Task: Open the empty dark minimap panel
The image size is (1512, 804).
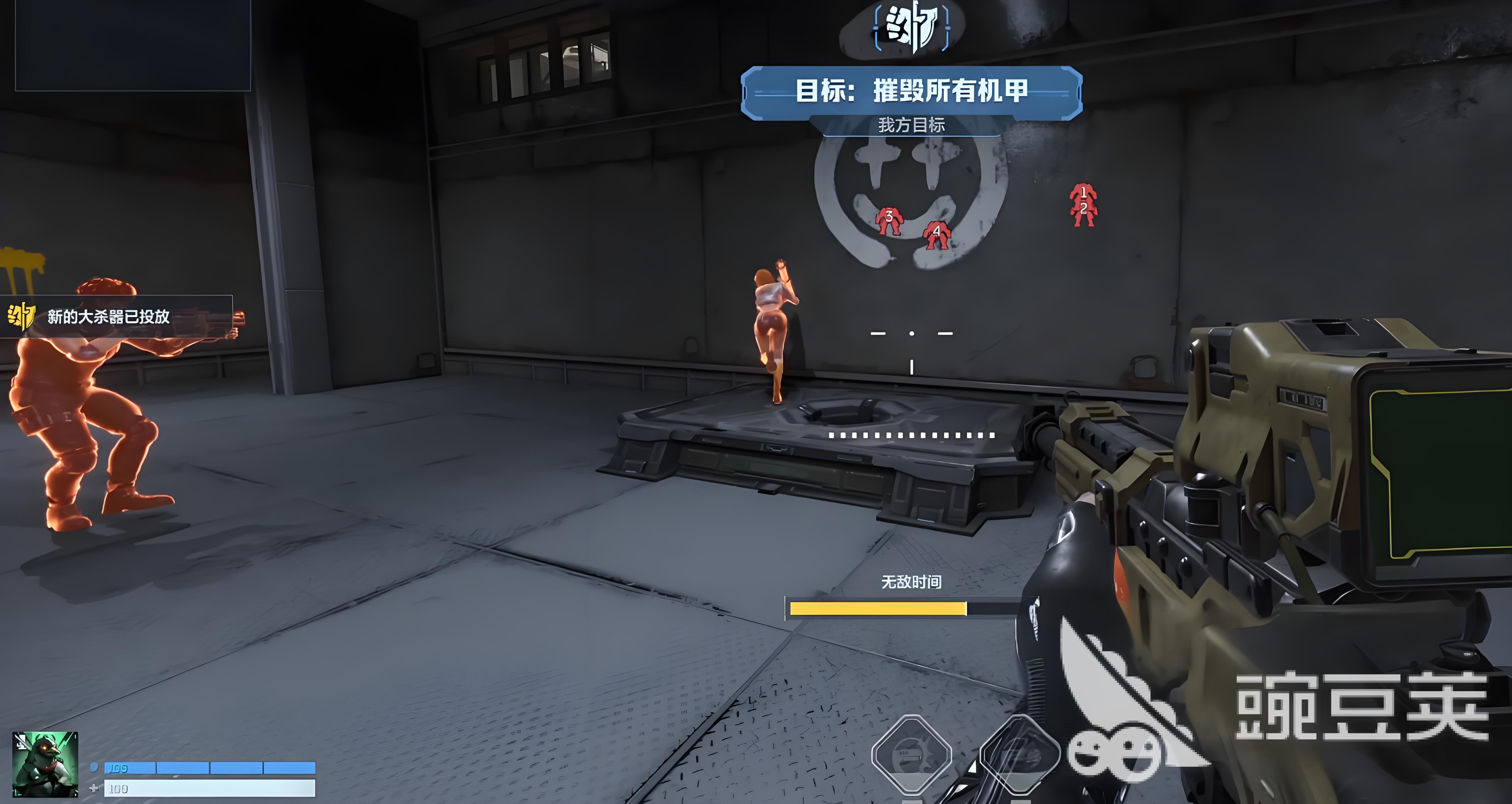Action: [133, 45]
